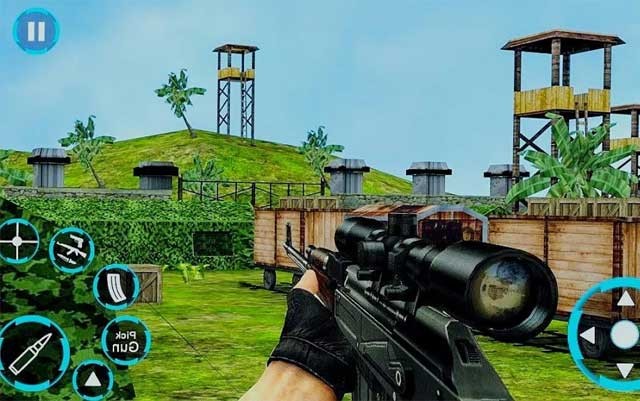This screenshot has width=640, height=401.
Task: Tap the crosshair aim scope button
Action: click(18, 241)
